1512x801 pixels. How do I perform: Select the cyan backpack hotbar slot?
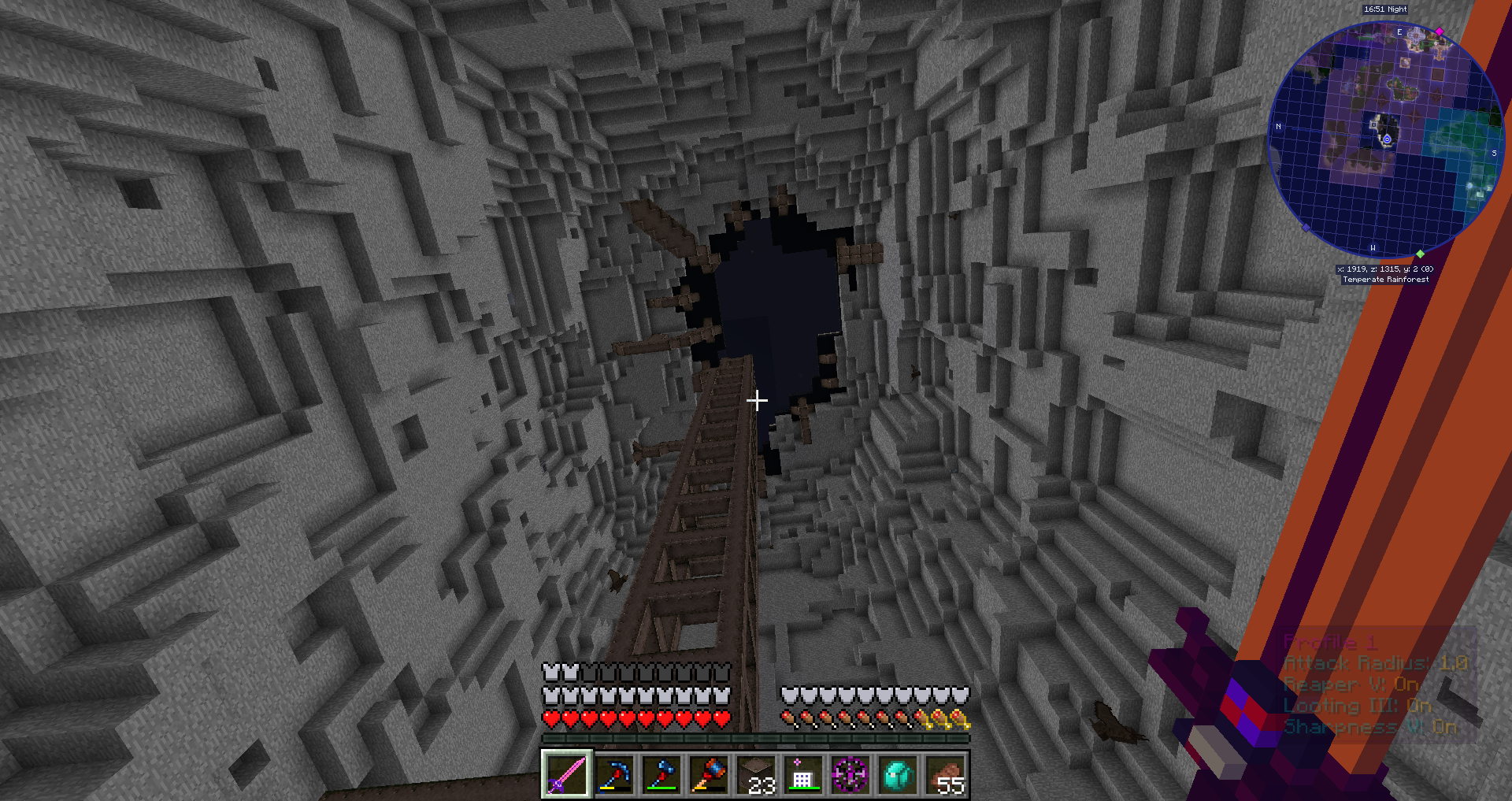pyautogui.click(x=897, y=774)
